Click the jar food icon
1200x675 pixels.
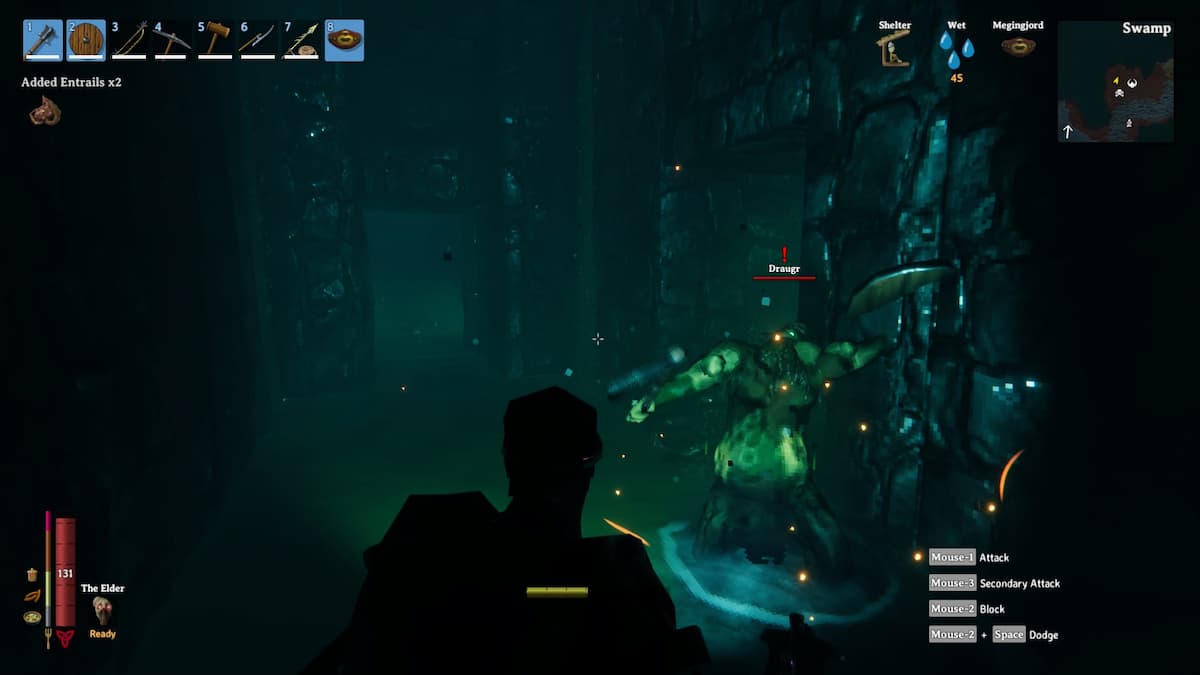coord(32,575)
